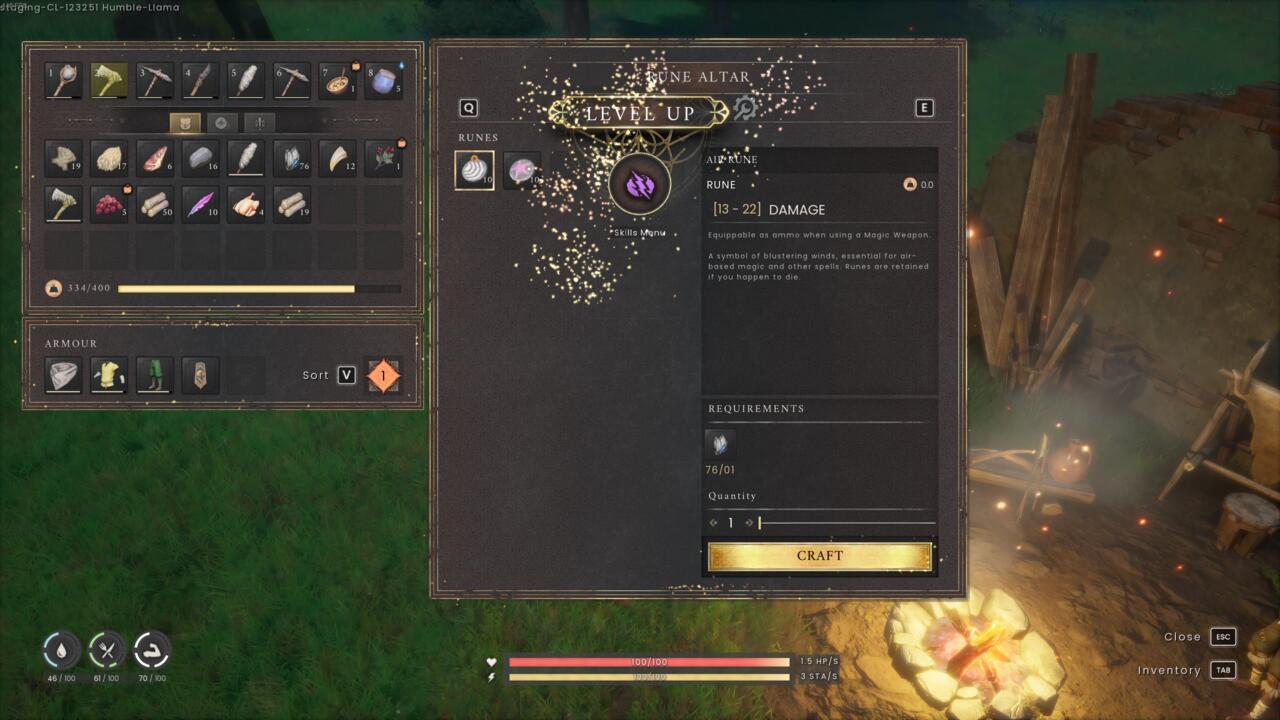Click the orange diamond item counter near Sort
This screenshot has width=1280, height=720.
(385, 375)
